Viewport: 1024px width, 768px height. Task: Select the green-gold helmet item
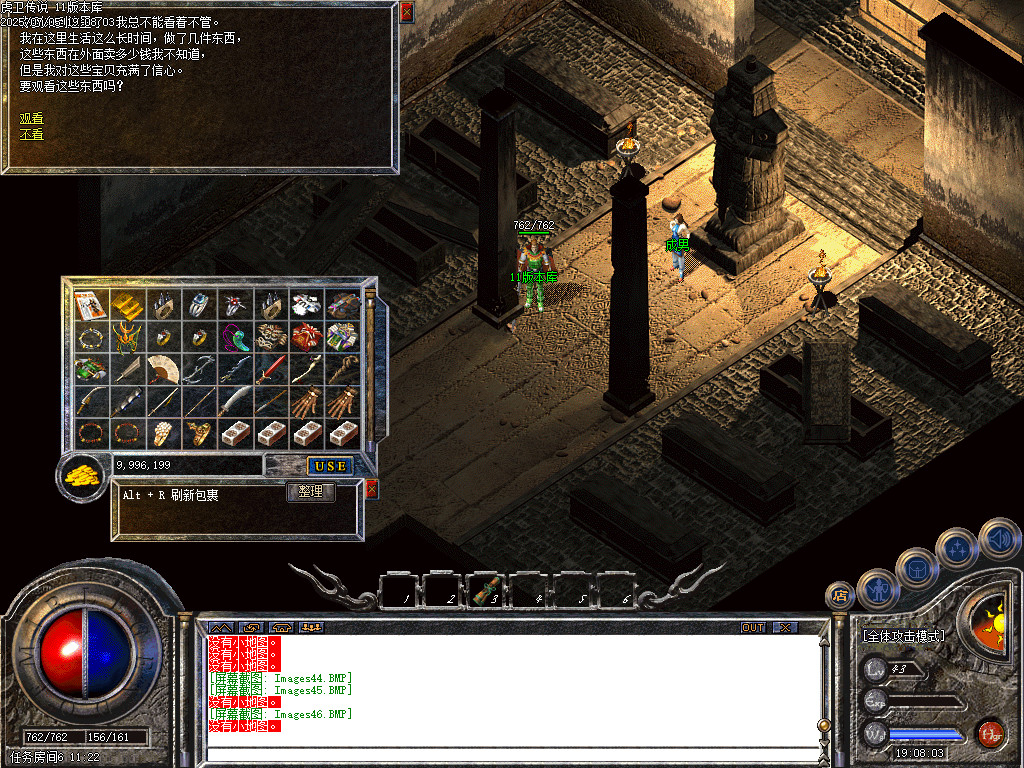pos(128,336)
